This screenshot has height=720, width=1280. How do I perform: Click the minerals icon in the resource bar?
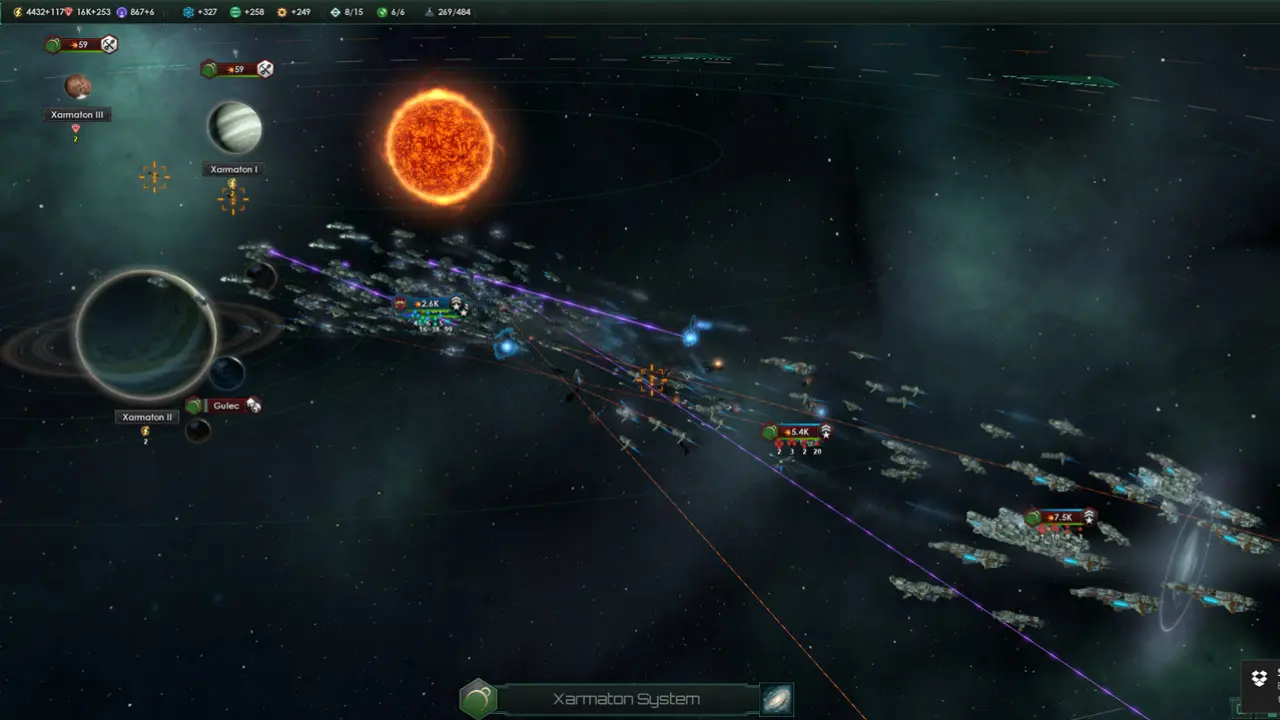click(68, 10)
